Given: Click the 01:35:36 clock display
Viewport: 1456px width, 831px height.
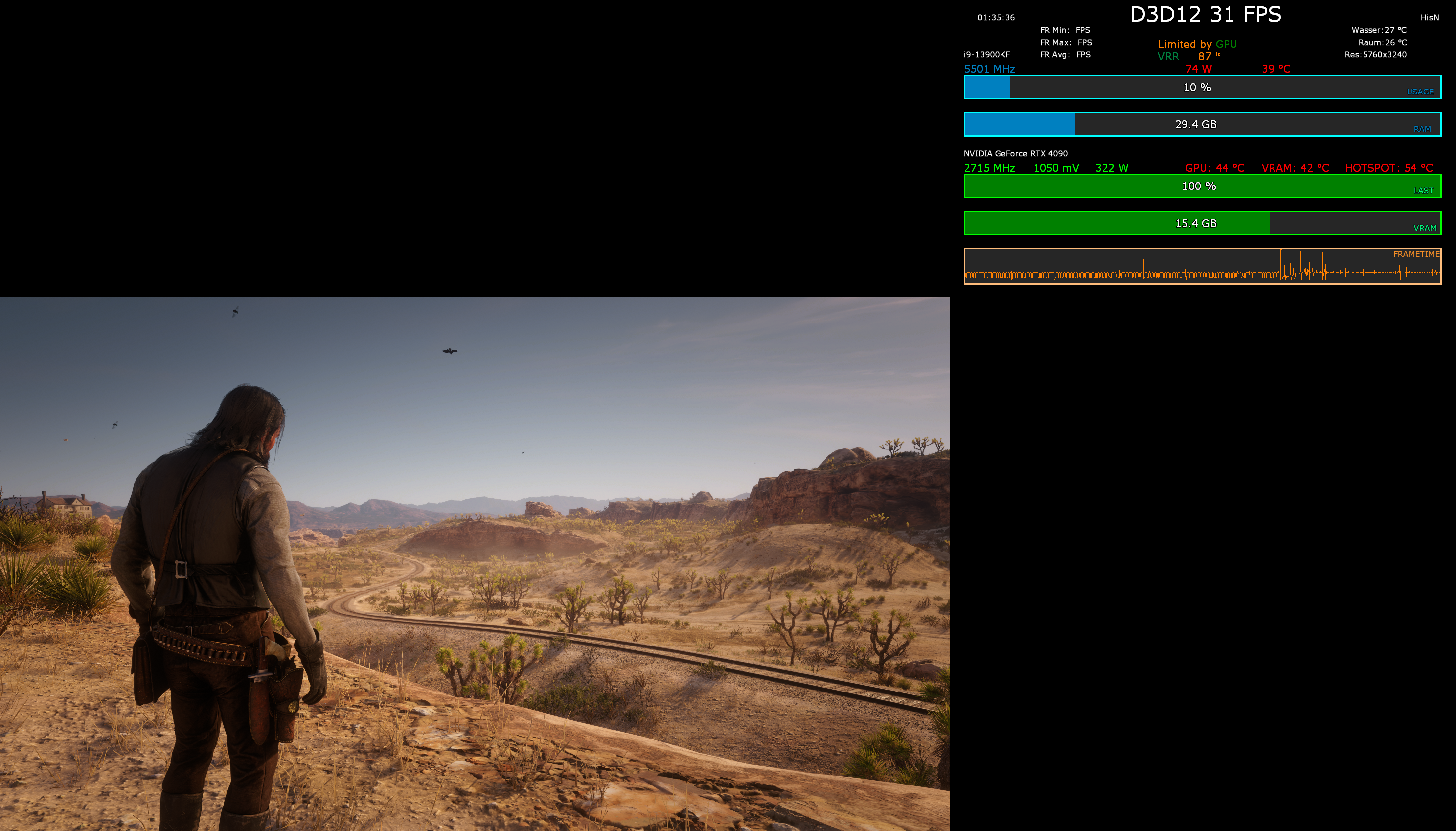Looking at the screenshot, I should (996, 18).
